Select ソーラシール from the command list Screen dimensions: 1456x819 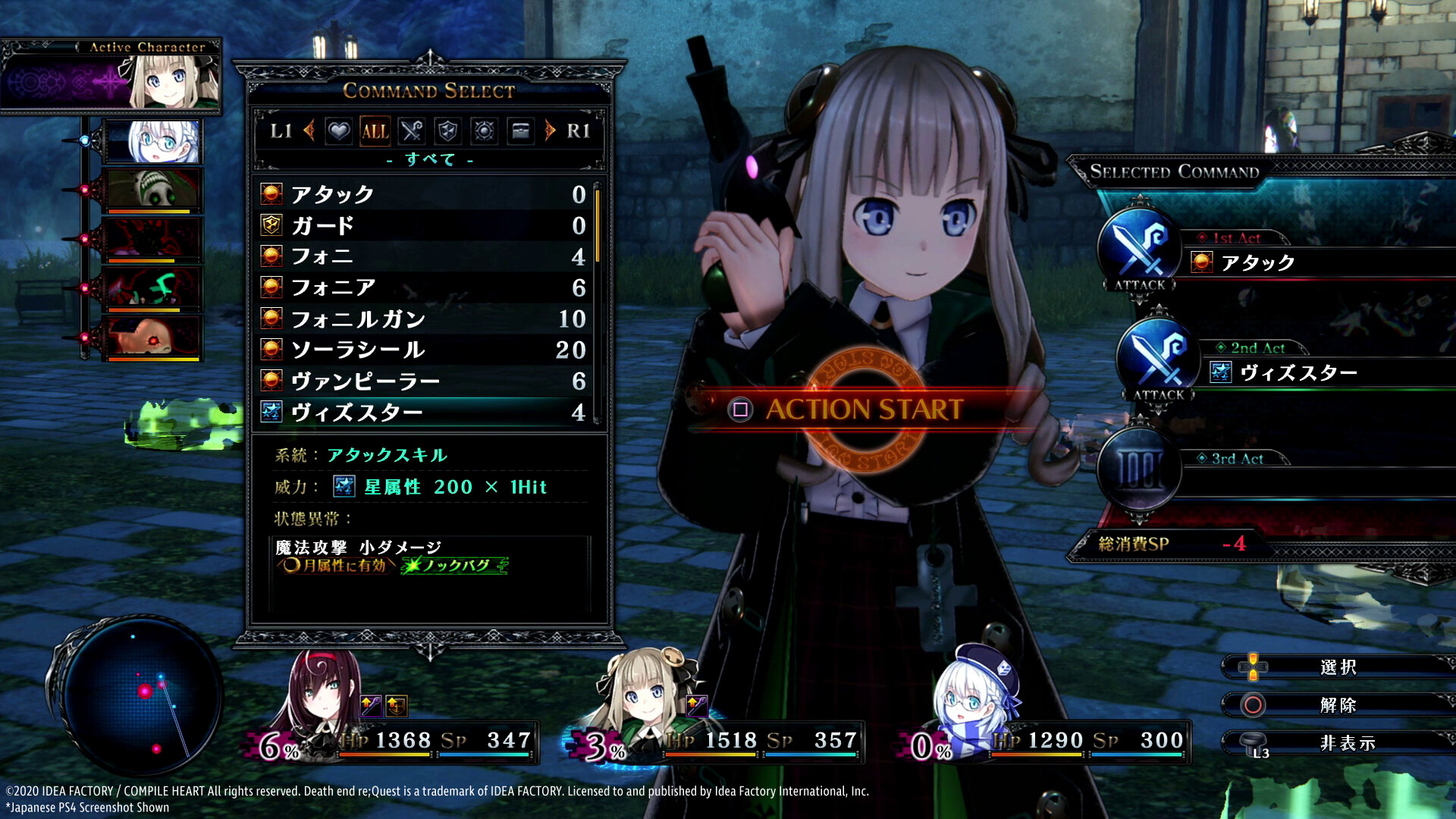[x=356, y=349]
